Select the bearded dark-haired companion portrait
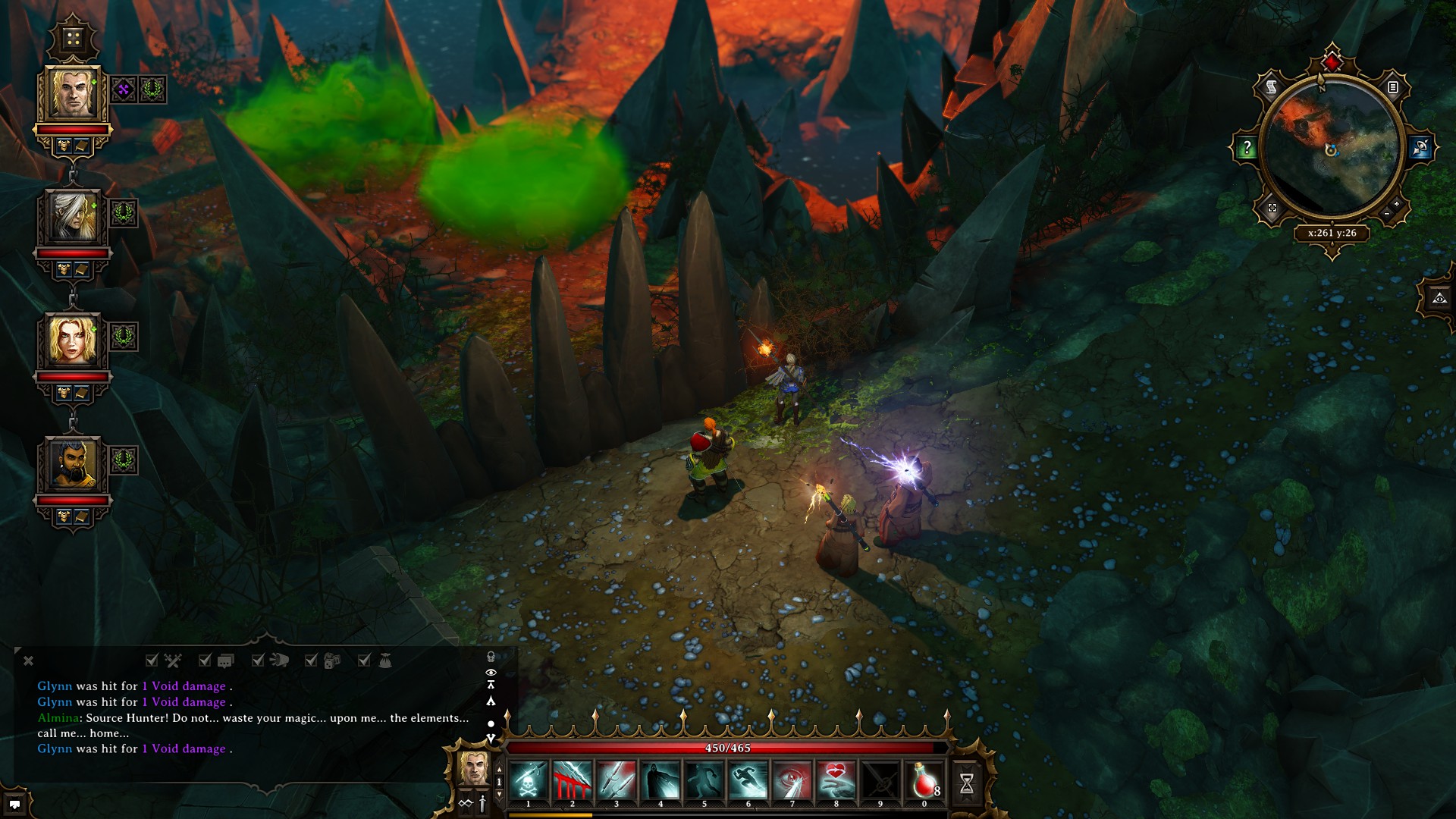1456x819 pixels. [73, 464]
